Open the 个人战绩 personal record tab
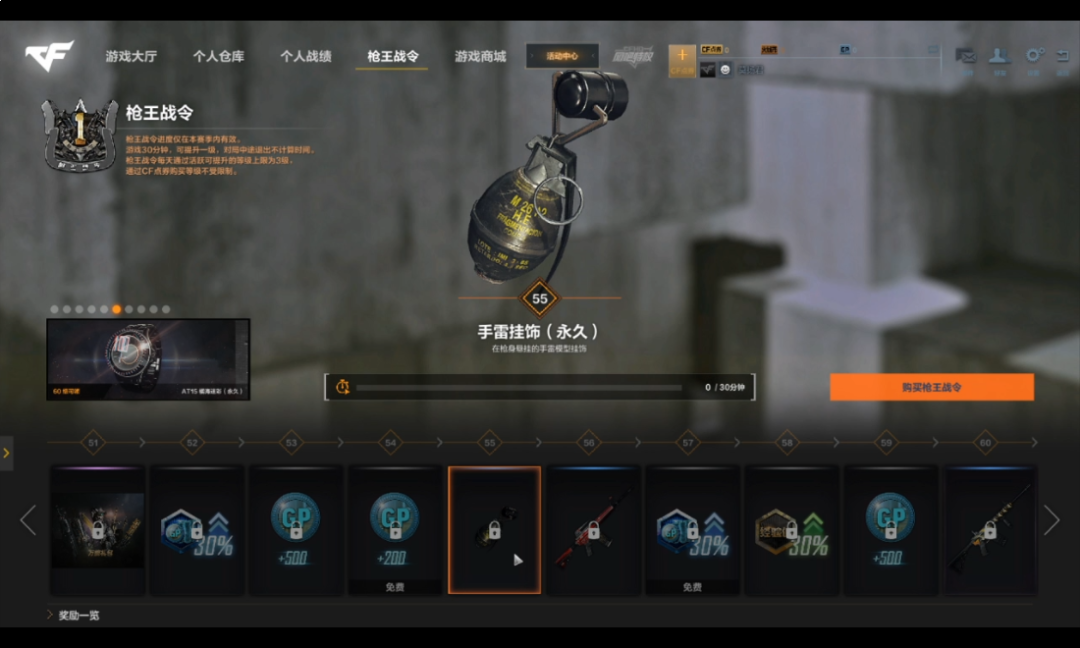1080x648 pixels. (x=305, y=57)
